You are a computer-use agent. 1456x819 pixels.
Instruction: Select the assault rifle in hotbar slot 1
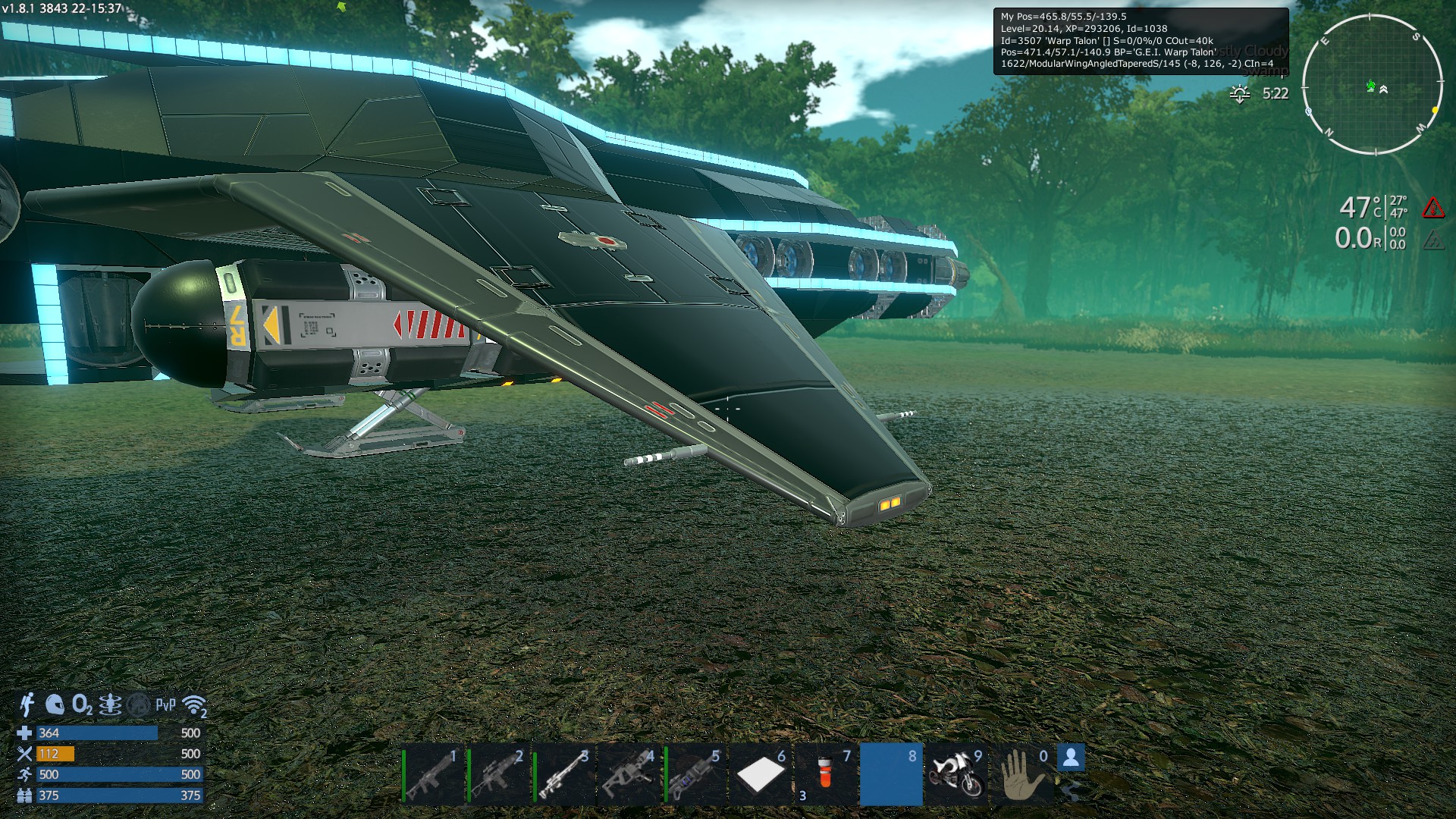(x=434, y=775)
